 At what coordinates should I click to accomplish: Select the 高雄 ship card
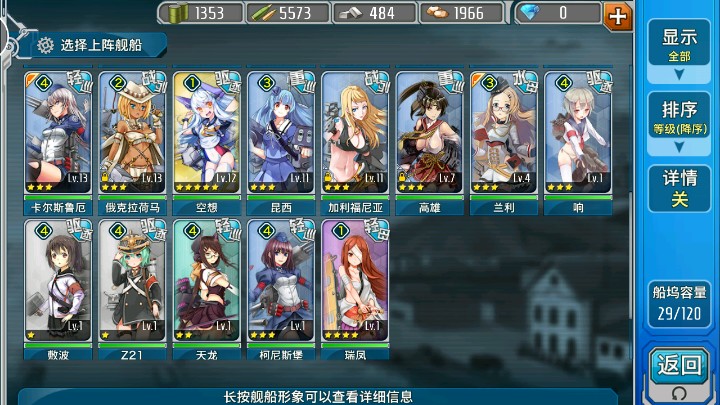[429, 135]
